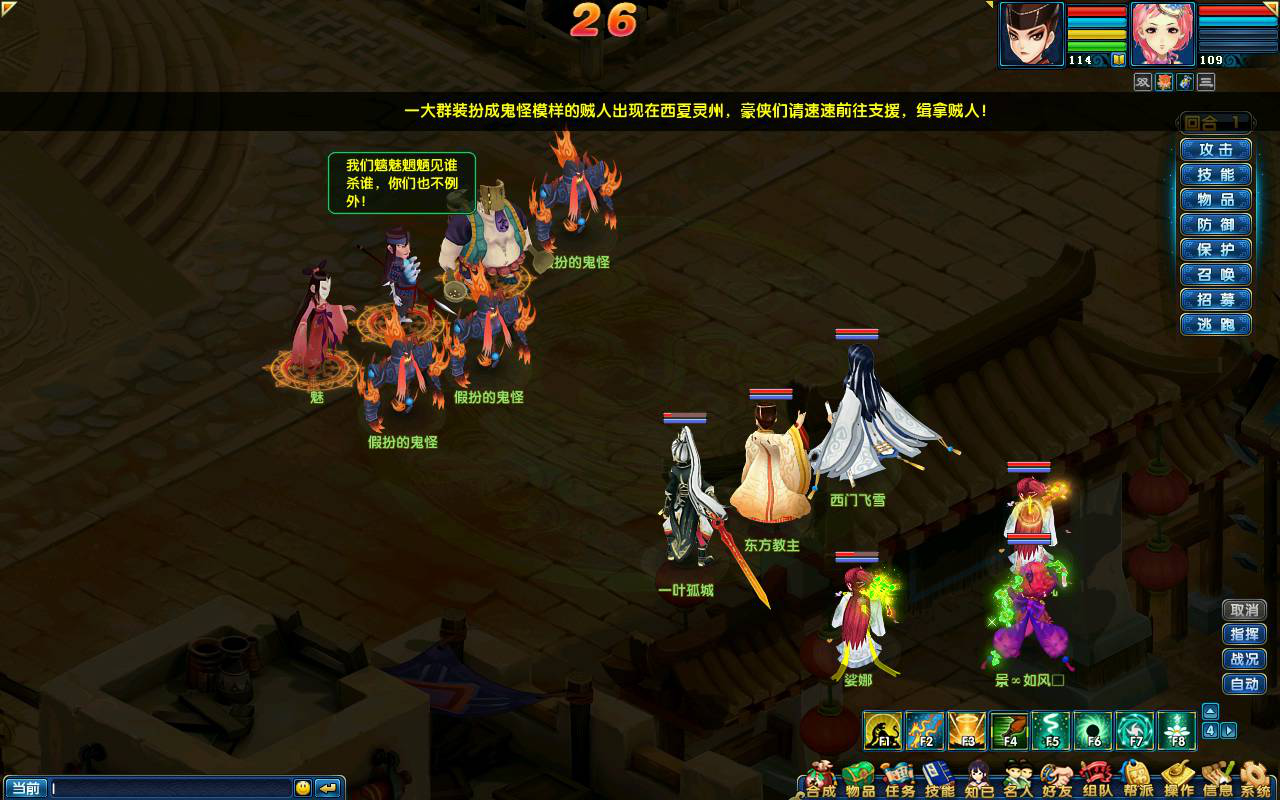This screenshot has width=1280, height=800.
Task: Open the 任务 quest scroll menu
Action: [x=899, y=780]
